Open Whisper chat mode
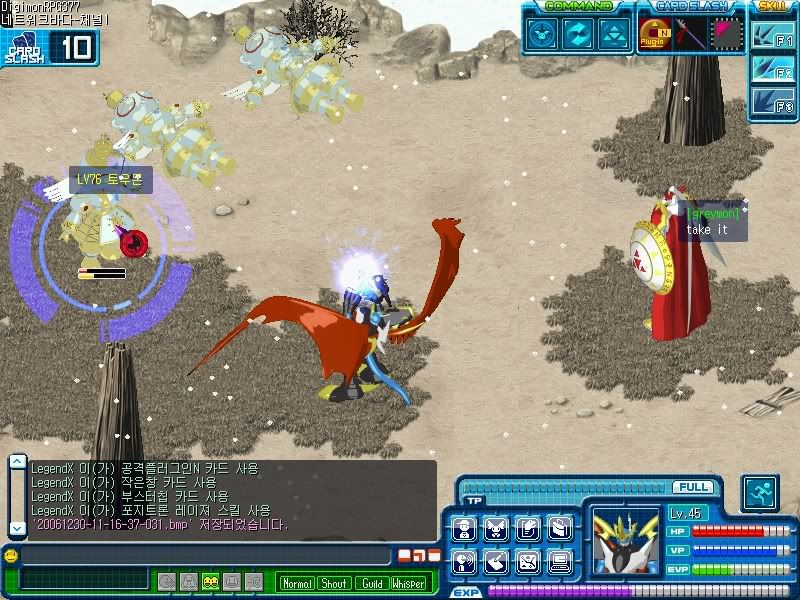This screenshot has height=600, width=800. click(x=408, y=583)
